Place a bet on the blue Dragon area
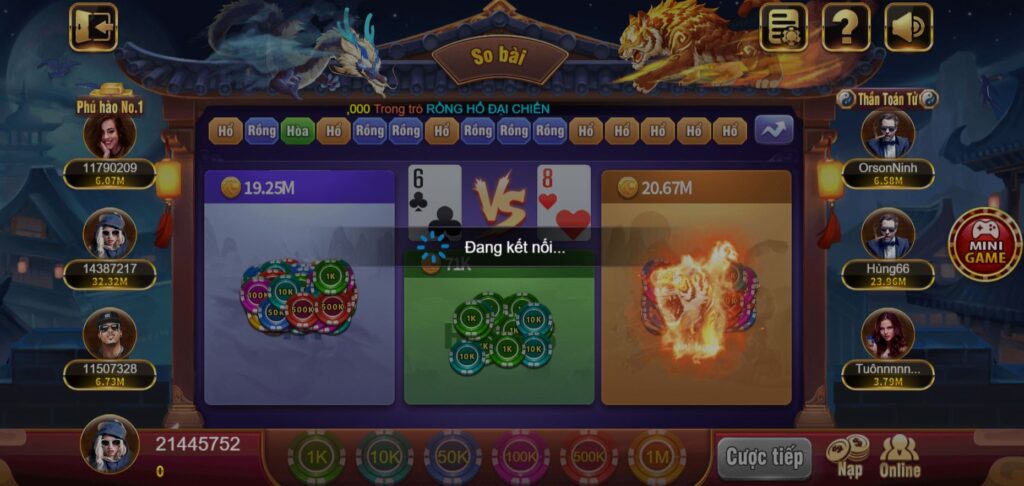The height and width of the screenshot is (486, 1024). pos(299,300)
